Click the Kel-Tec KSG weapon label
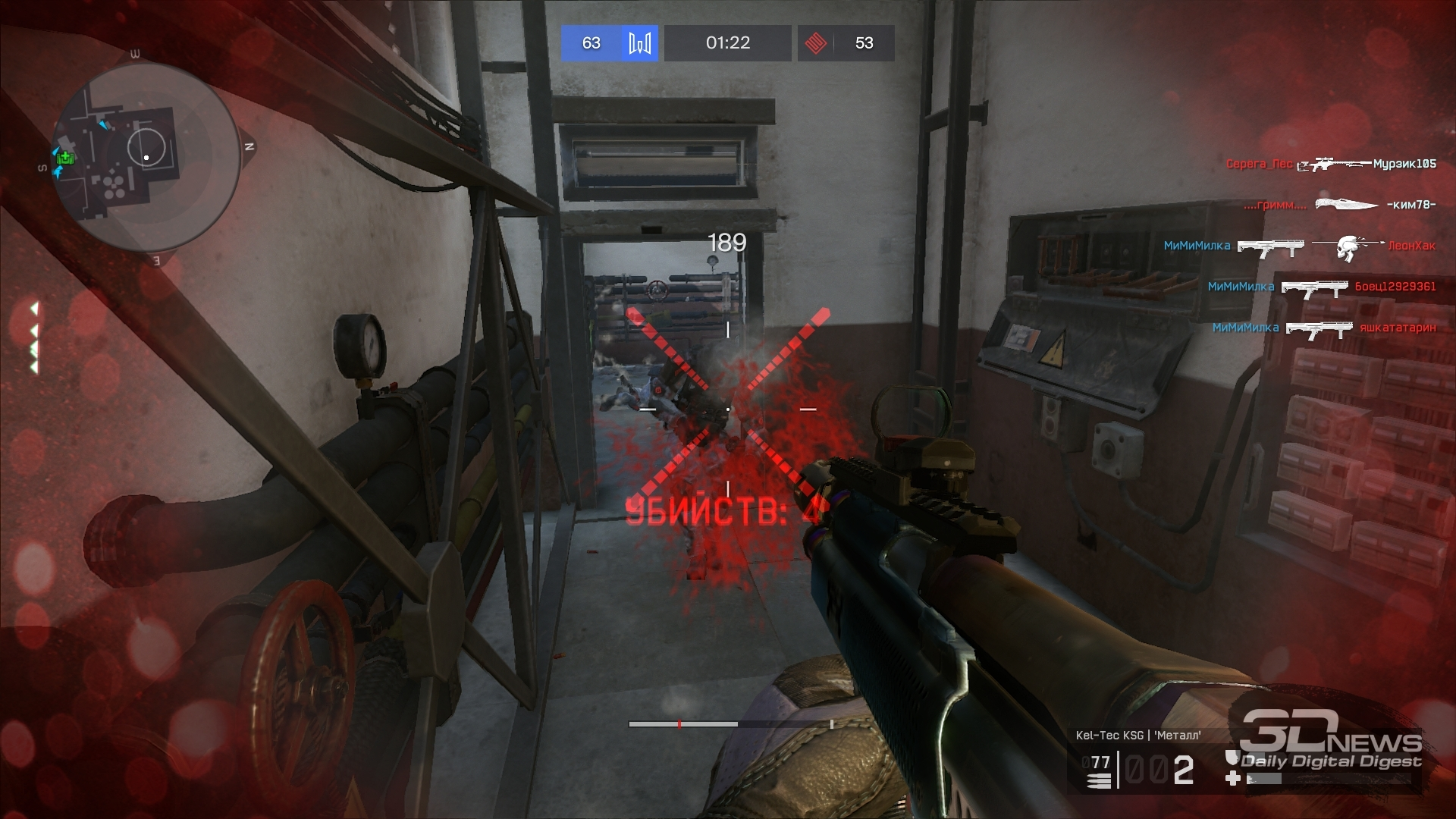This screenshot has height=819, width=1456. point(1137,735)
